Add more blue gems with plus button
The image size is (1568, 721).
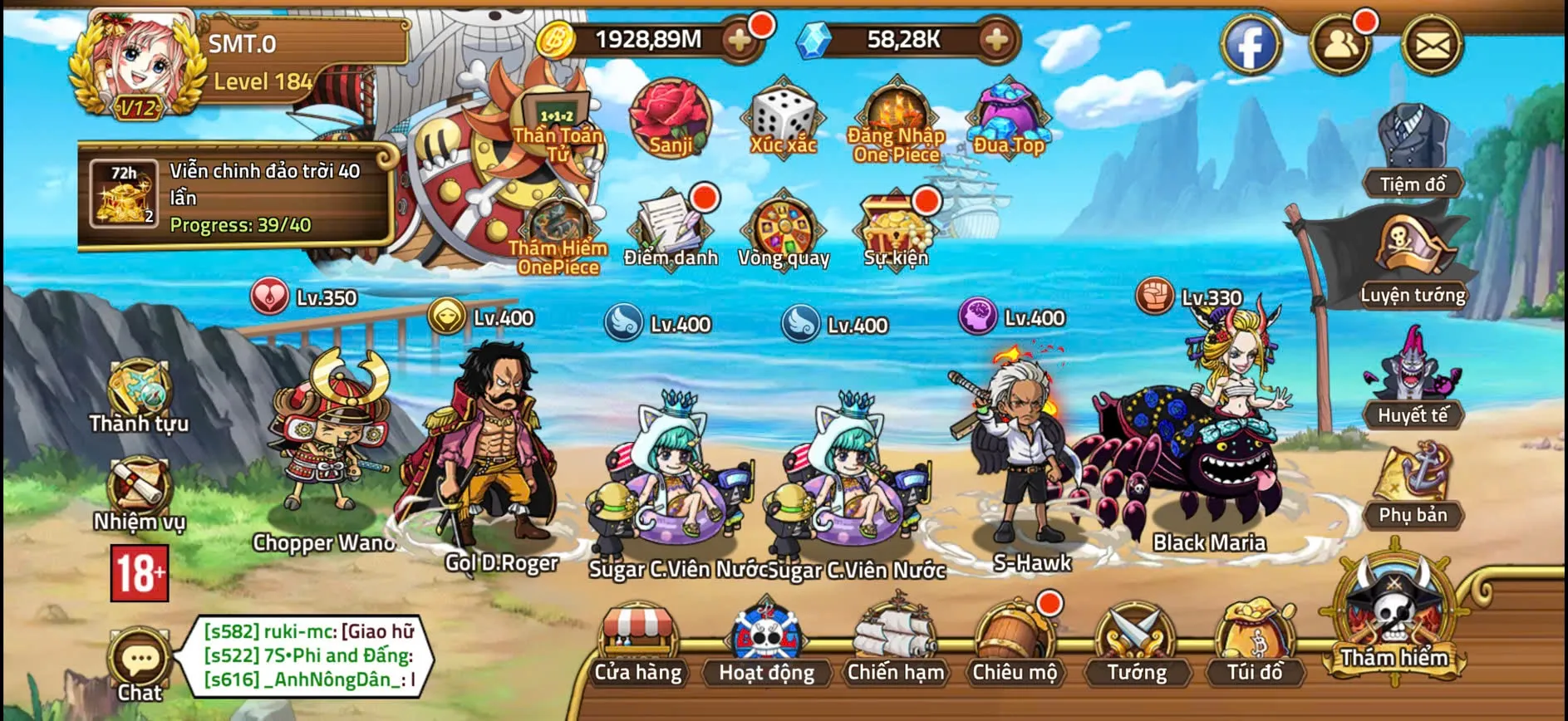996,39
